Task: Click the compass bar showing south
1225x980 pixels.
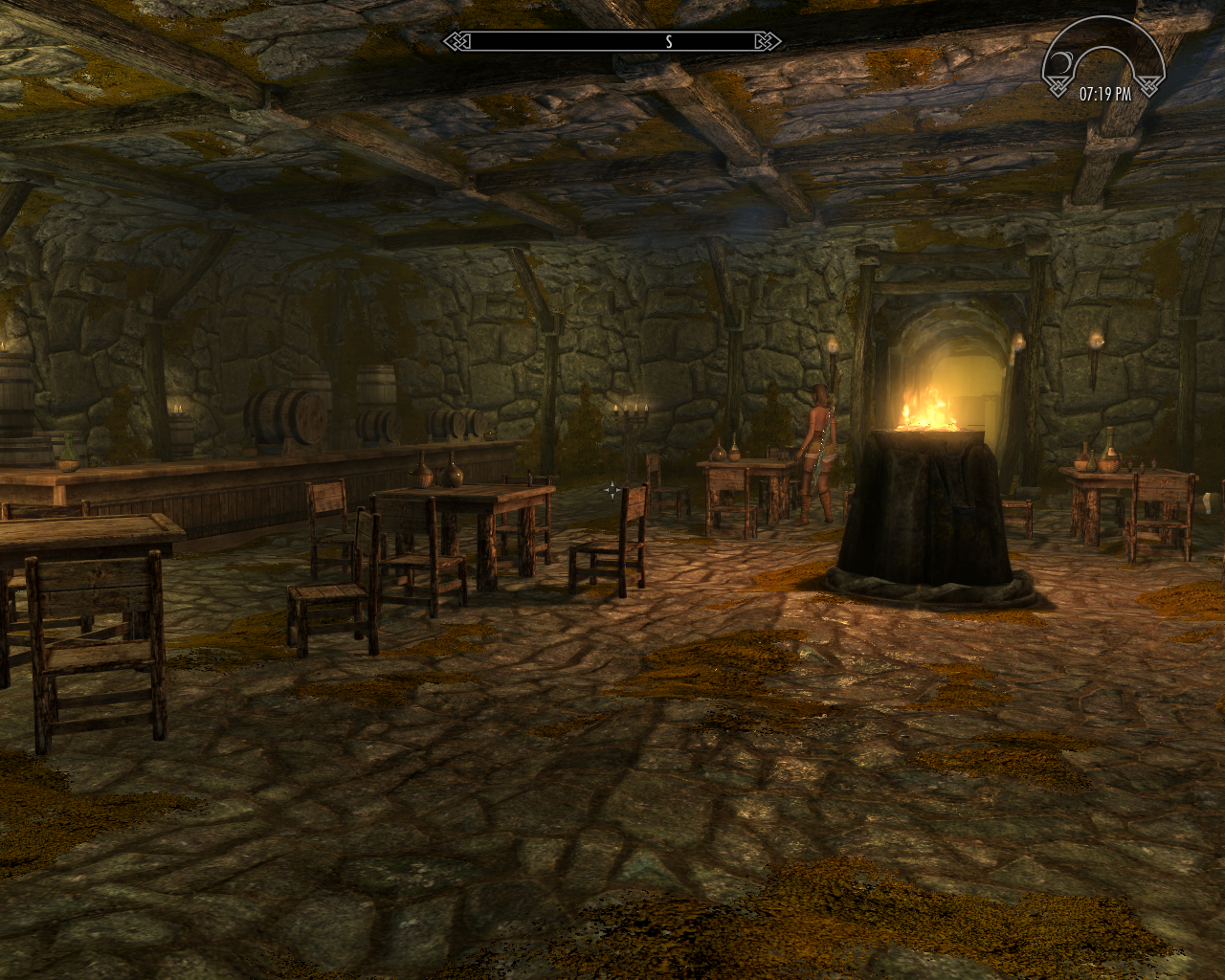Action: (612, 41)
